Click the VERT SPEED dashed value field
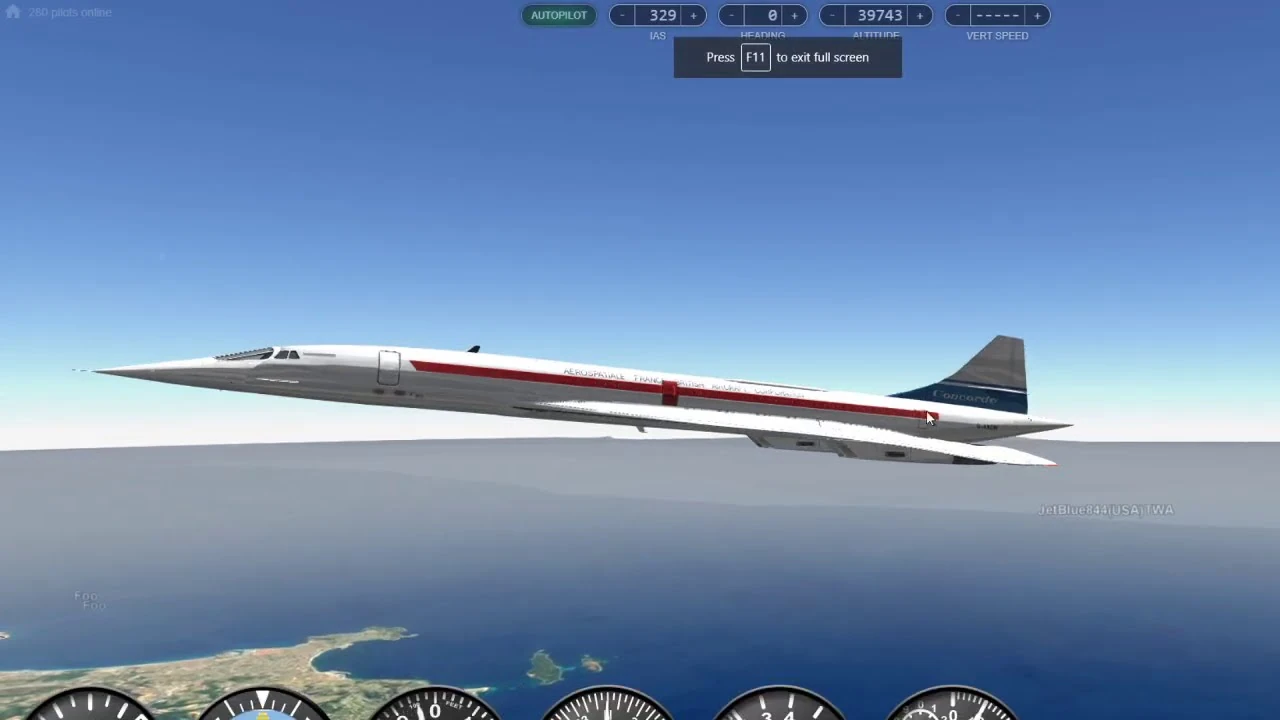The image size is (1280, 720). 997,15
